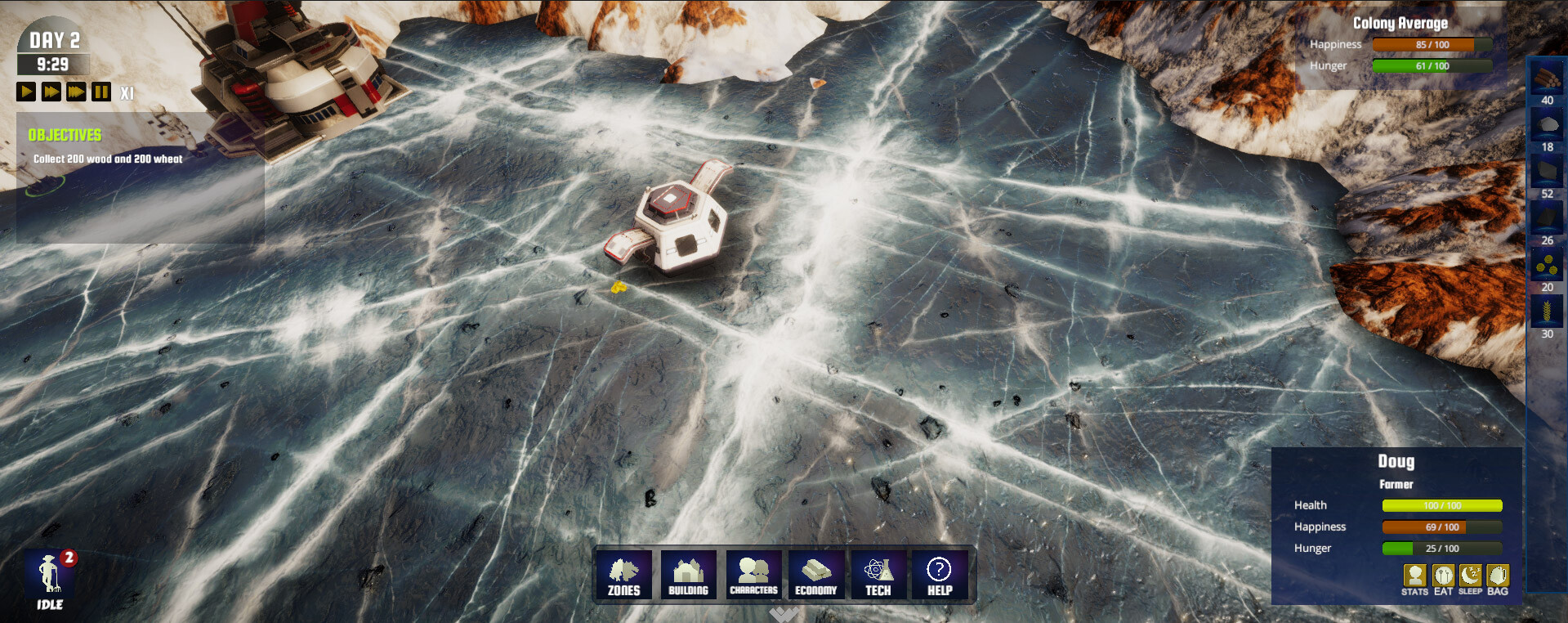Toggle double-speed playback

coord(50,92)
